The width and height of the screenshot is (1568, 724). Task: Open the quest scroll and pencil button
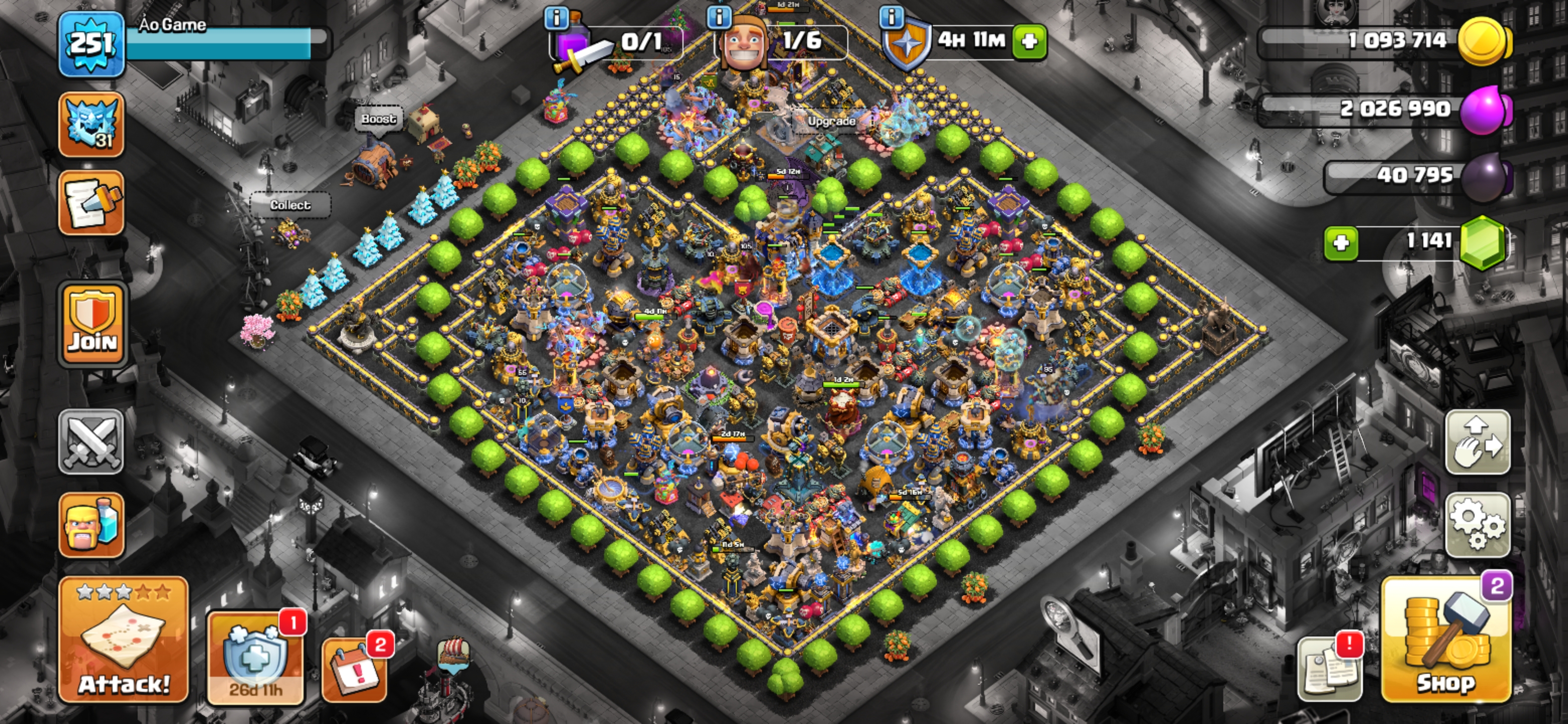coord(91,203)
